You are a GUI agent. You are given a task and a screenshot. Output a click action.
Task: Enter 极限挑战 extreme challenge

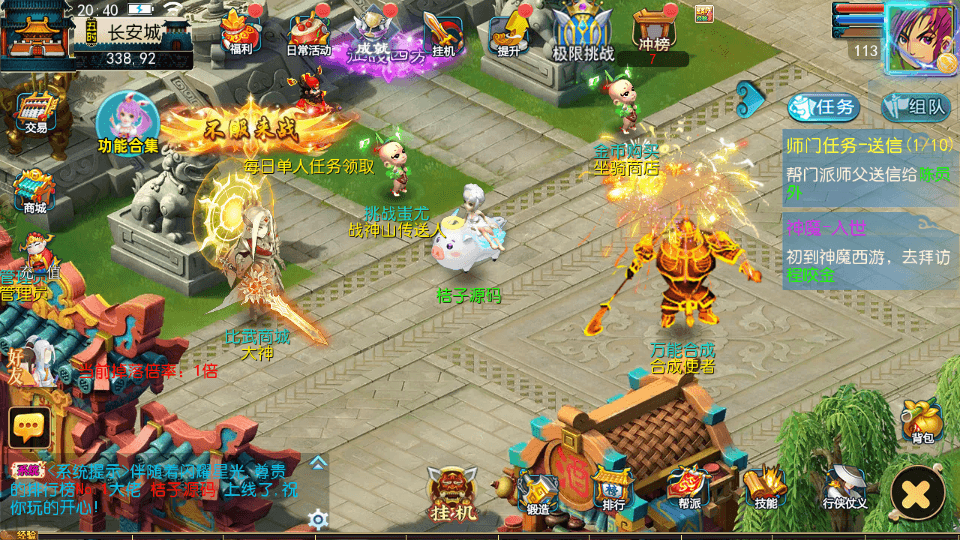(583, 32)
